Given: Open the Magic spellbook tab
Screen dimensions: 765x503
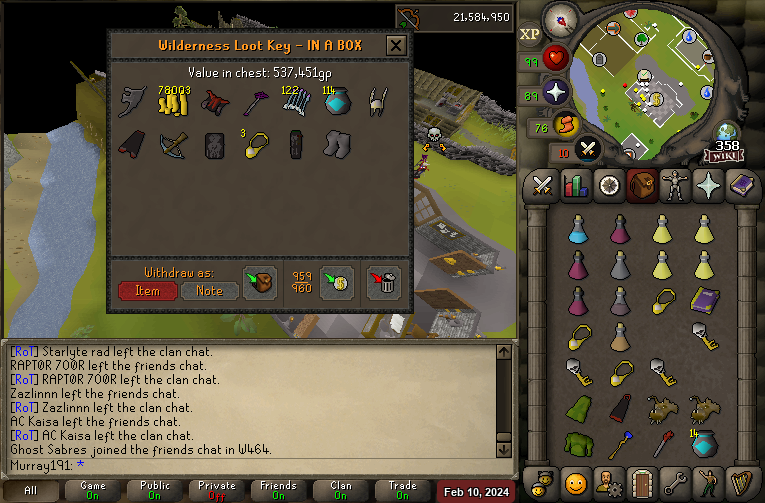Looking at the screenshot, I should [739, 186].
